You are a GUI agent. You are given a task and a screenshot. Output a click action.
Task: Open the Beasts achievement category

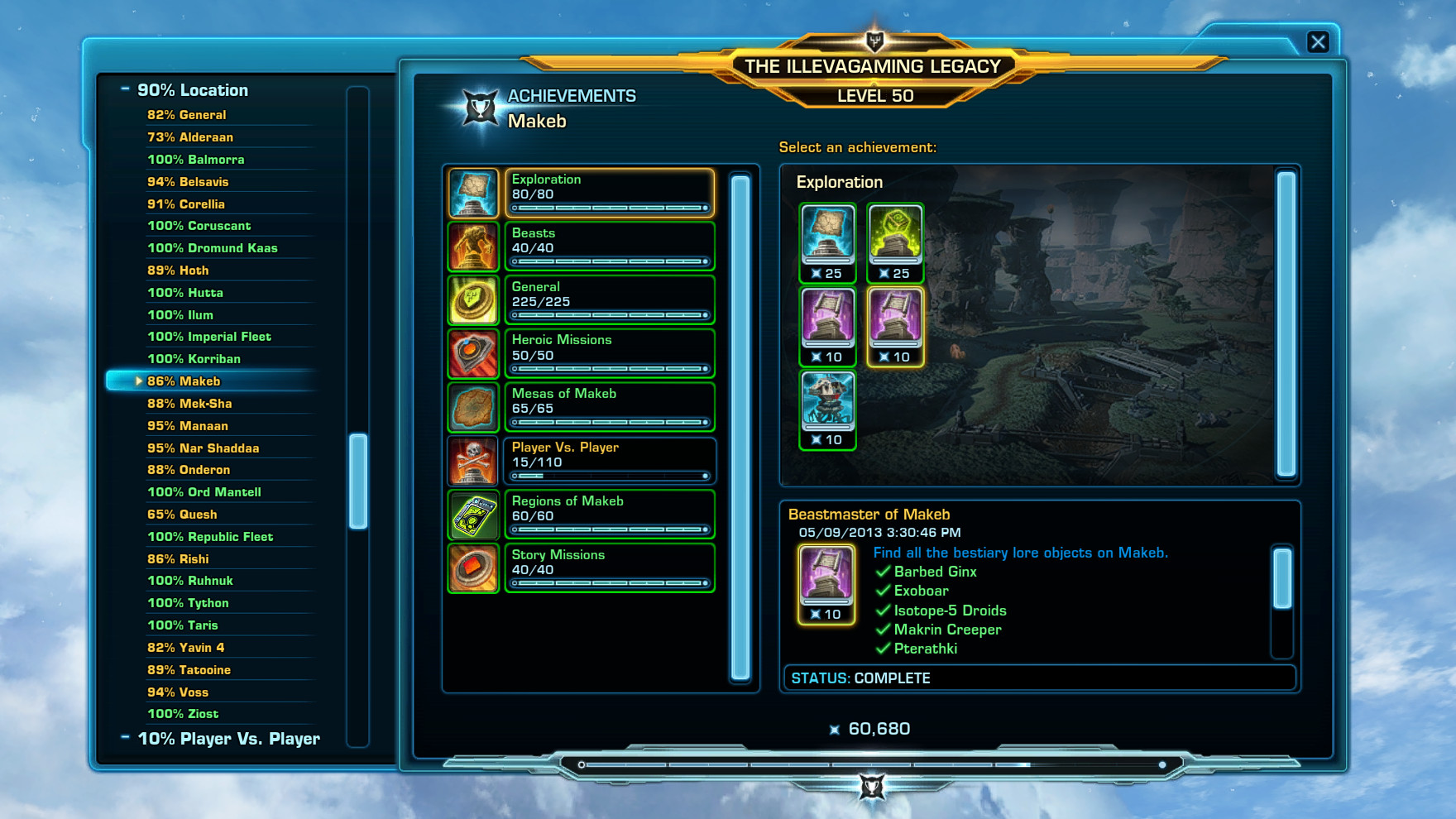coord(473,247)
